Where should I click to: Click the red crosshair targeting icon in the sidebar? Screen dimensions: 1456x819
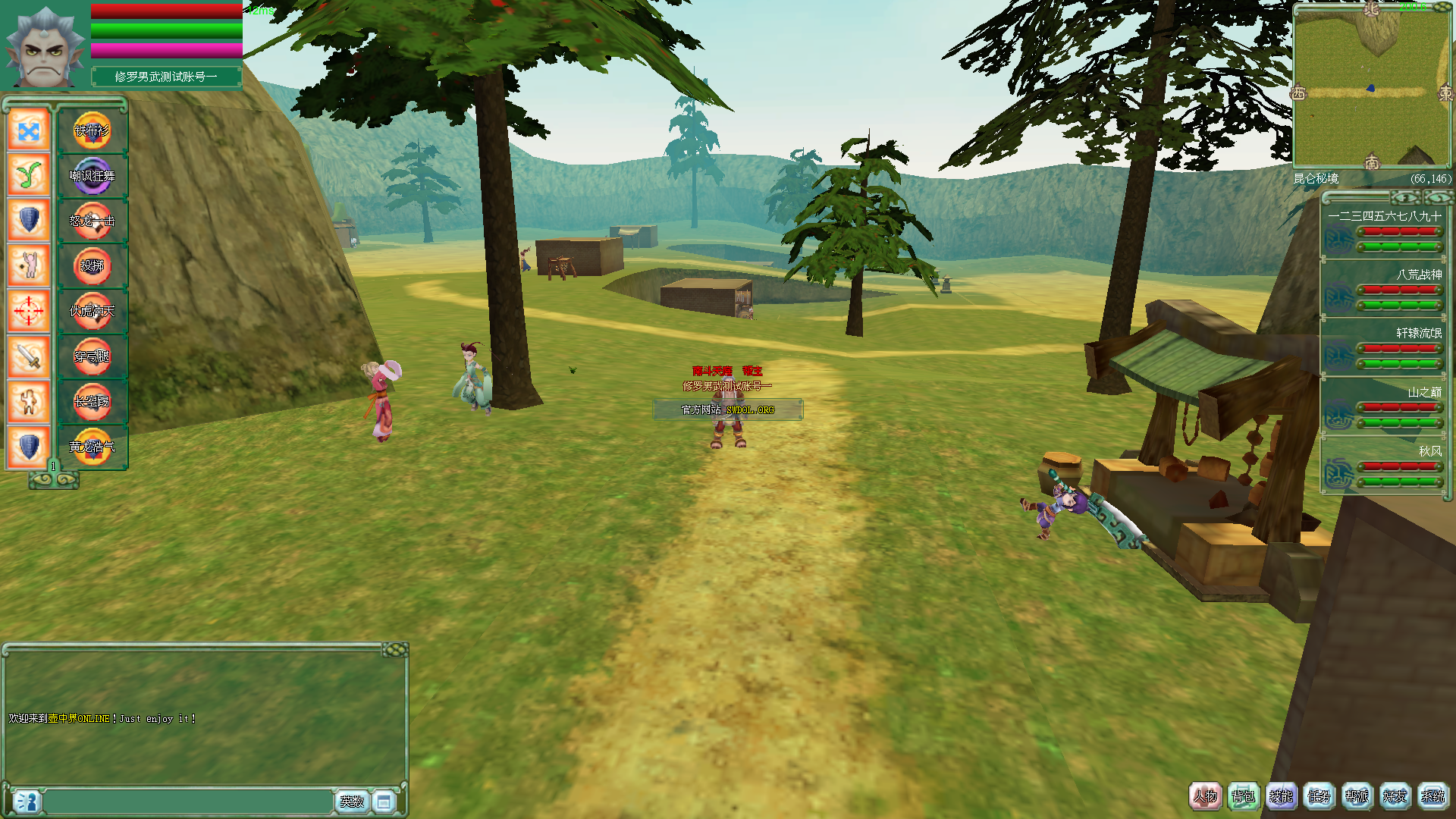pos(28,311)
